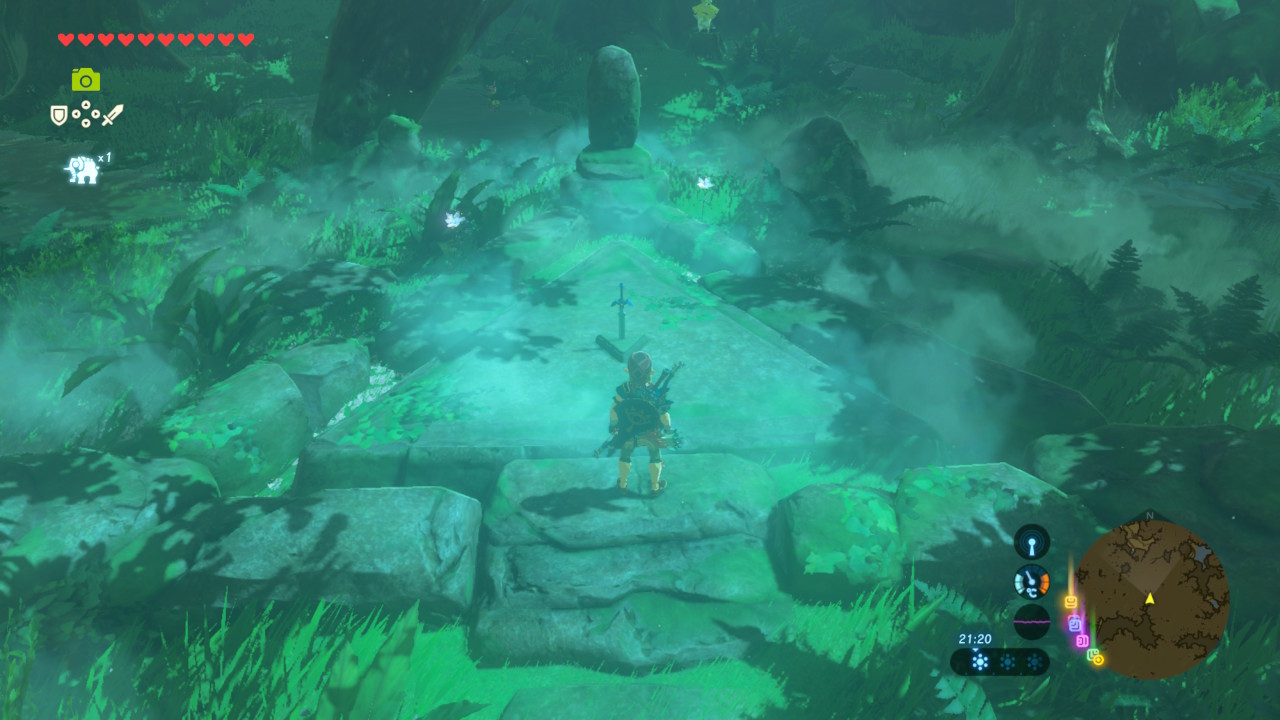The height and width of the screenshot is (720, 1280).
Task: Choose the sword weapon quick-select icon
Action: 112,115
